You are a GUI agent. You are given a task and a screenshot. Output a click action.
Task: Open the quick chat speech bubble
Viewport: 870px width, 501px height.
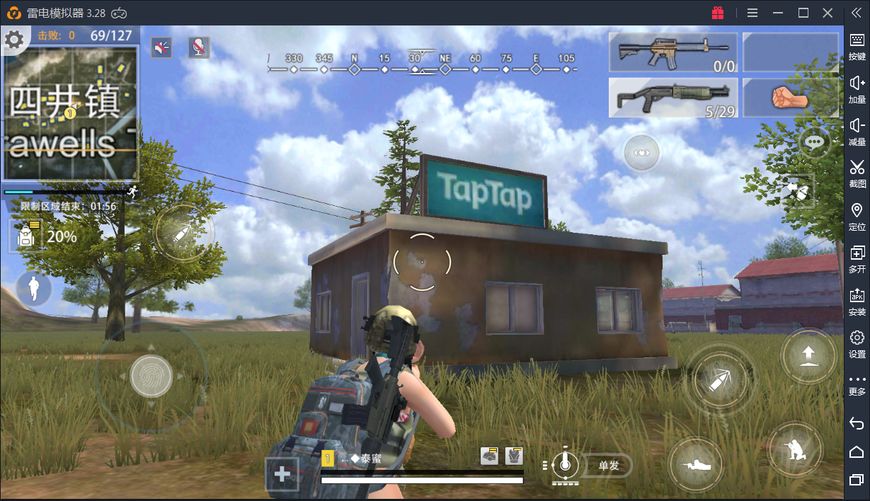[x=815, y=143]
